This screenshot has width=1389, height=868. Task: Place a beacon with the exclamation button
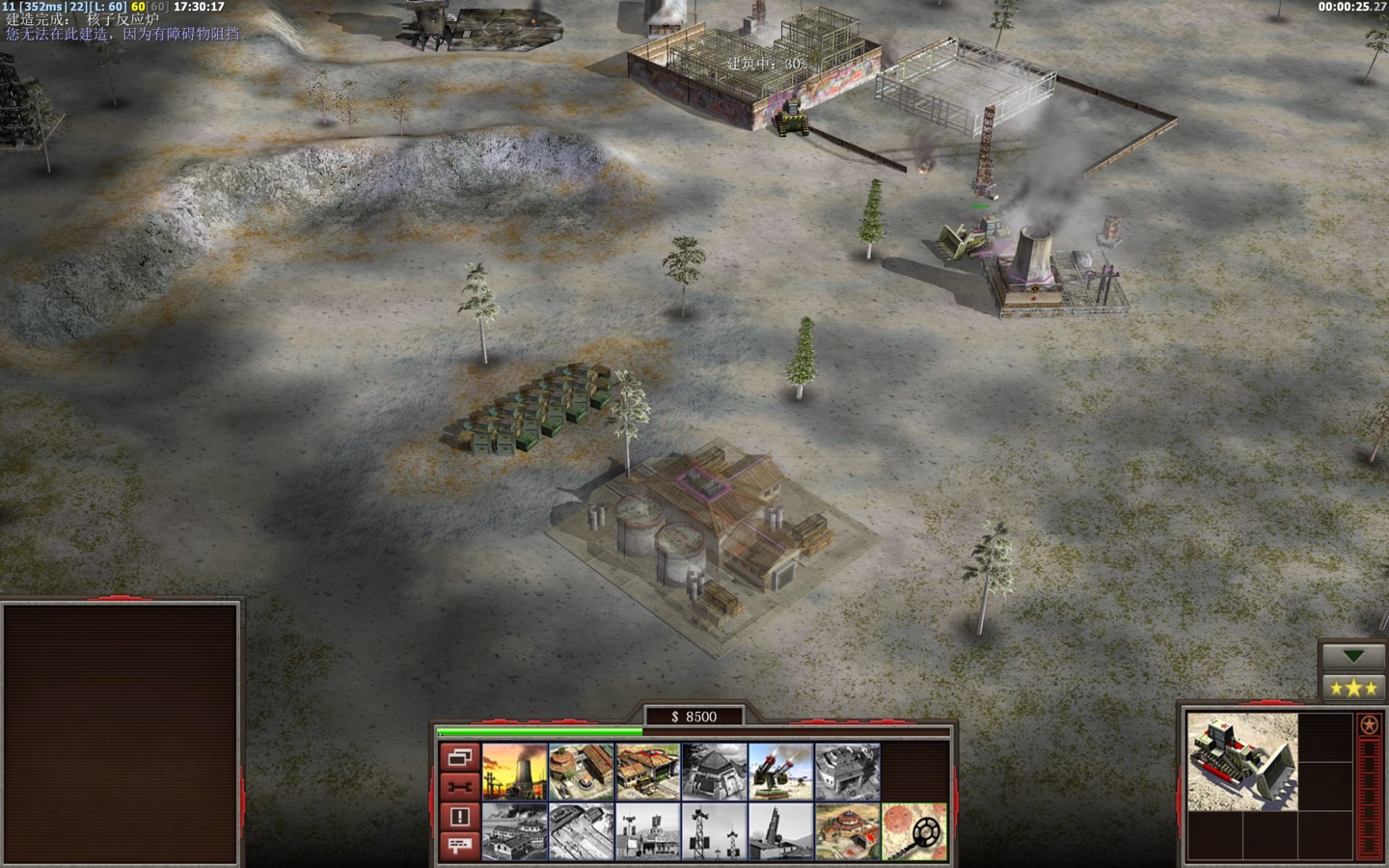coord(459,816)
